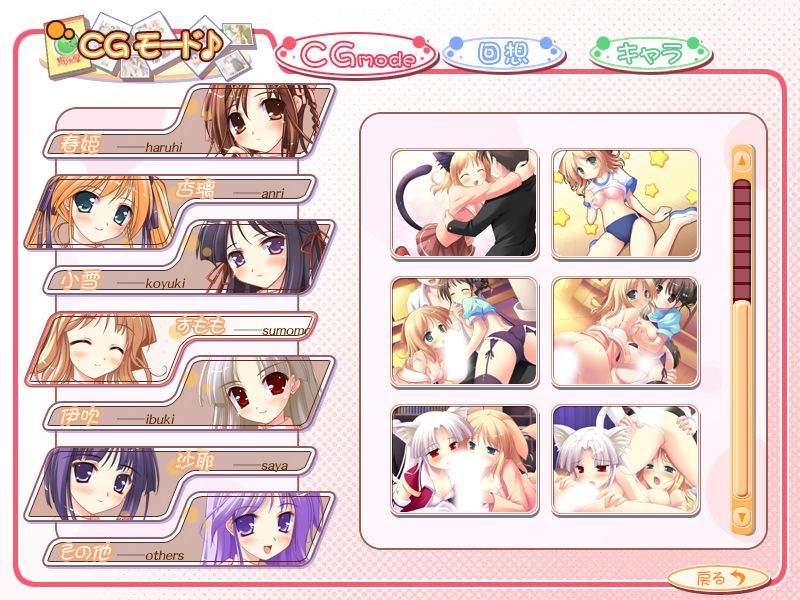Open the キャラ character tab
Screen dimensions: 800x600
click(x=649, y=53)
